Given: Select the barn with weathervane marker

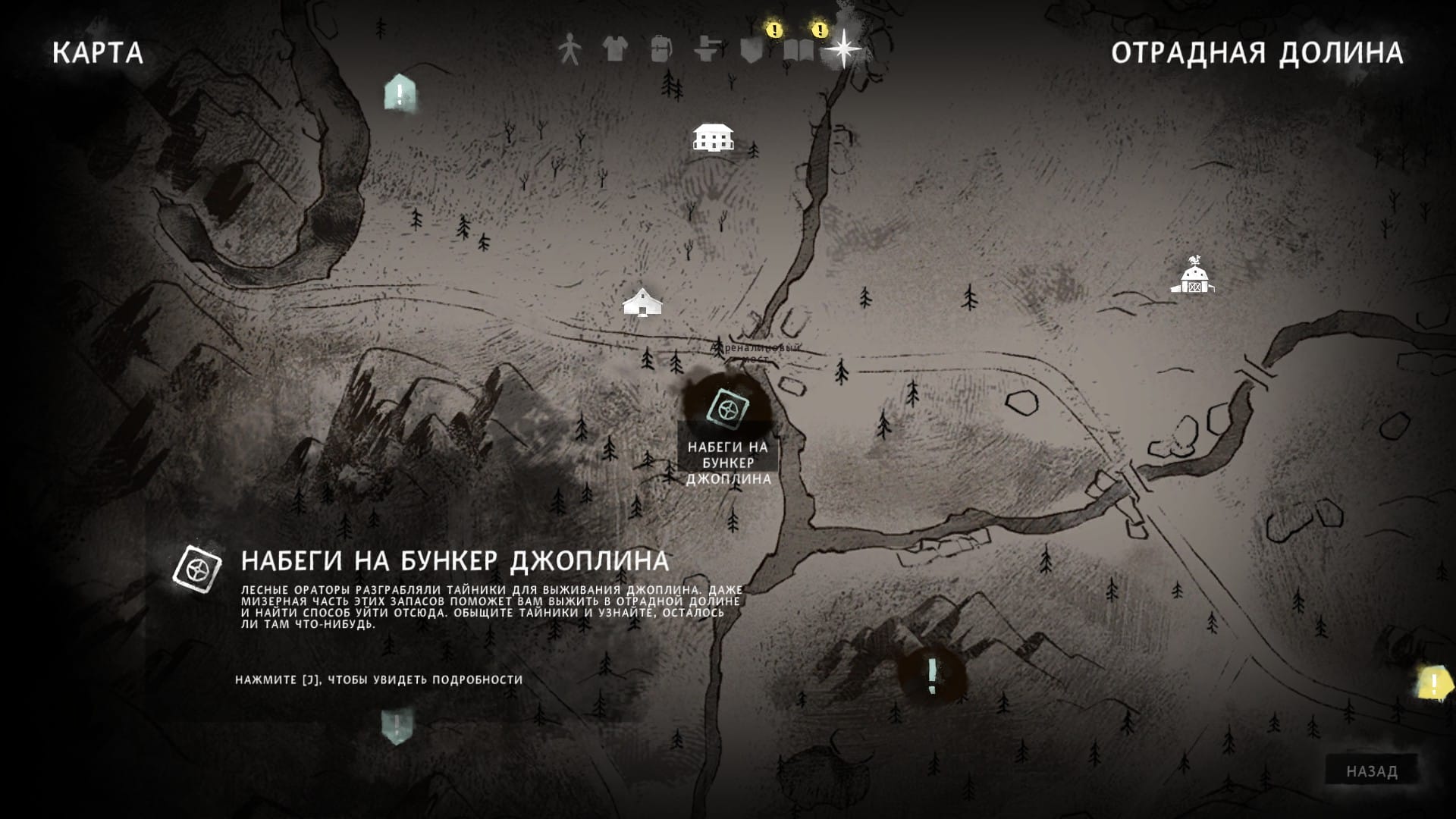Looking at the screenshot, I should [x=1191, y=277].
